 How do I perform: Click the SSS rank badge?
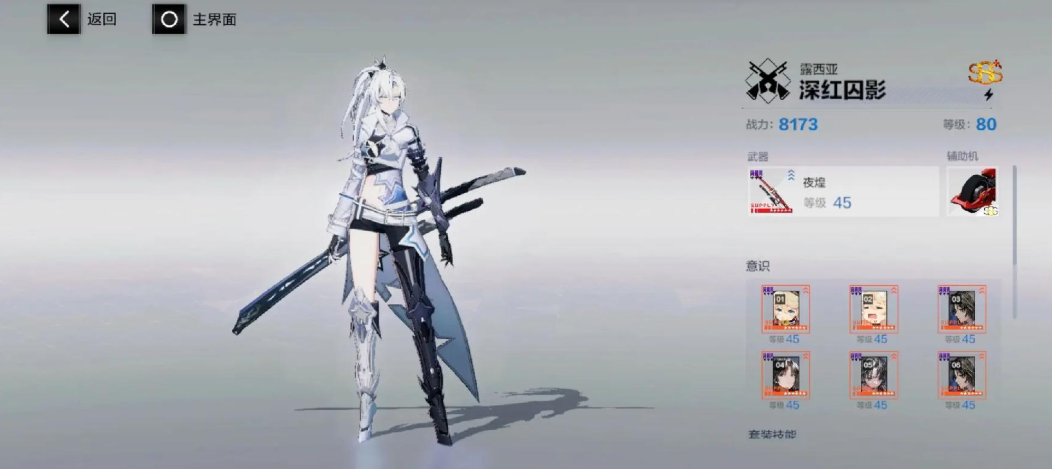tap(985, 72)
